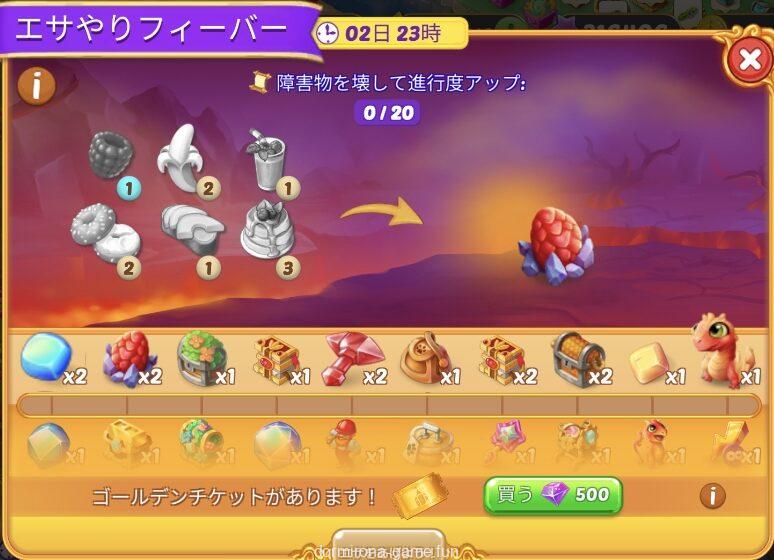The image size is (774, 560).
Task: Show golden ticket info beside buy button
Action: [712, 495]
